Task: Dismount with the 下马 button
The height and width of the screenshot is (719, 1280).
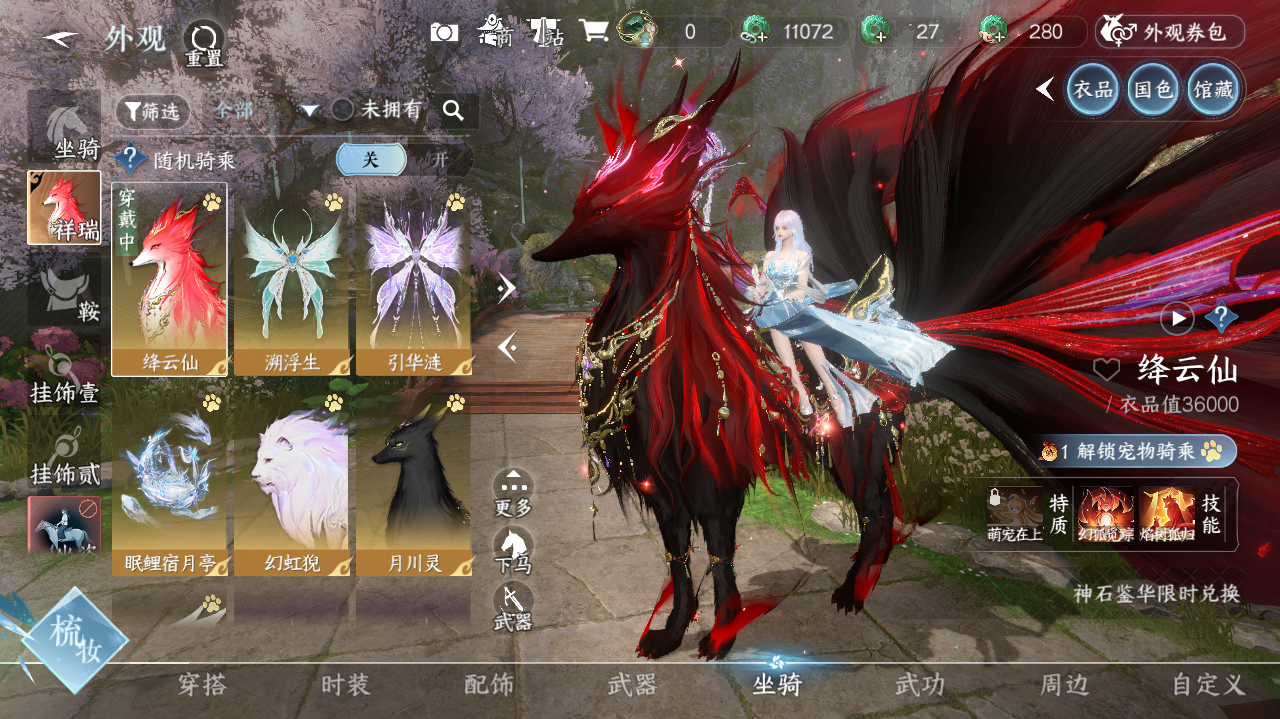Action: 513,550
